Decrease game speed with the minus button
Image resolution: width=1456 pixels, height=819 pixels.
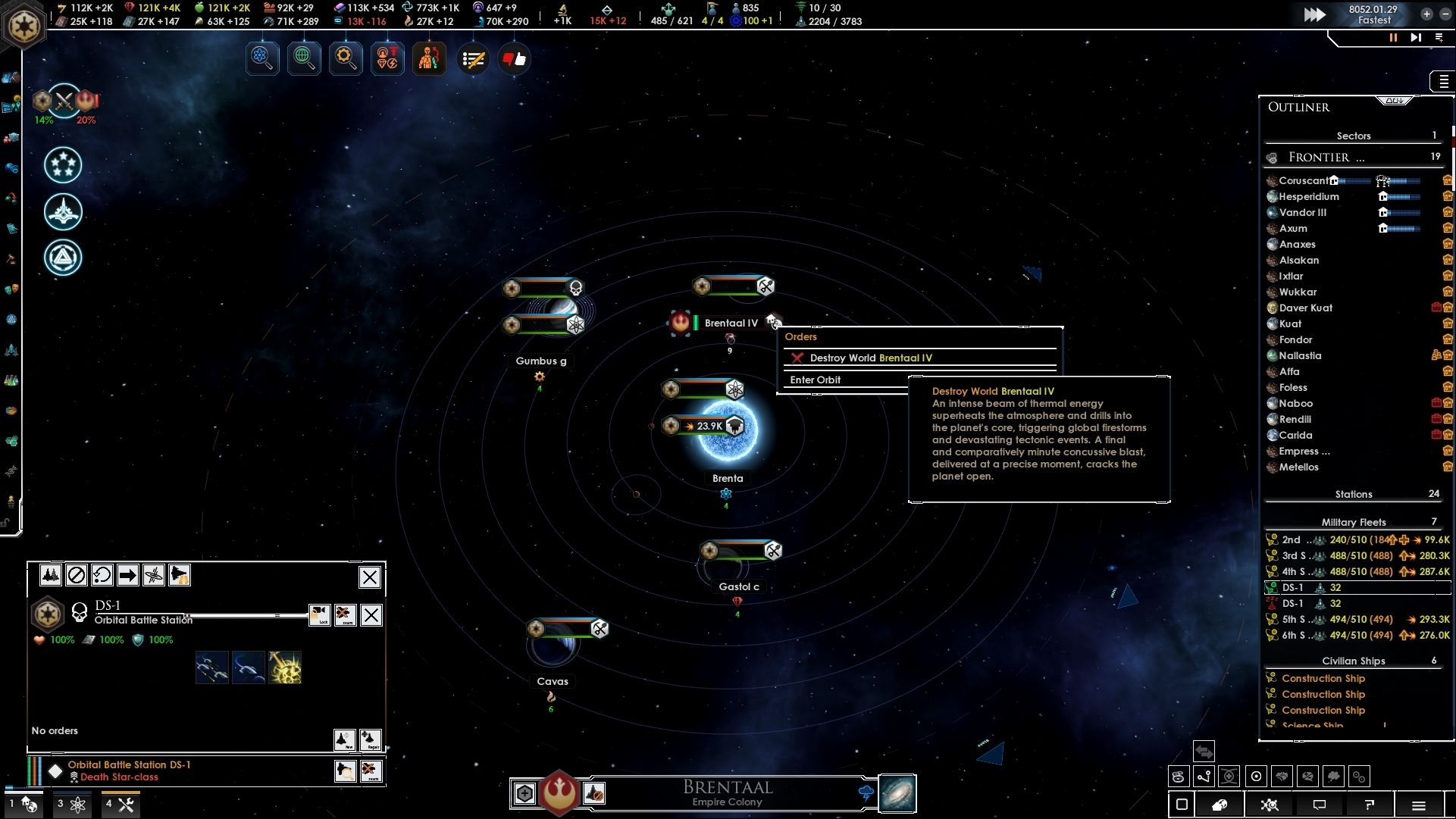1445,14
